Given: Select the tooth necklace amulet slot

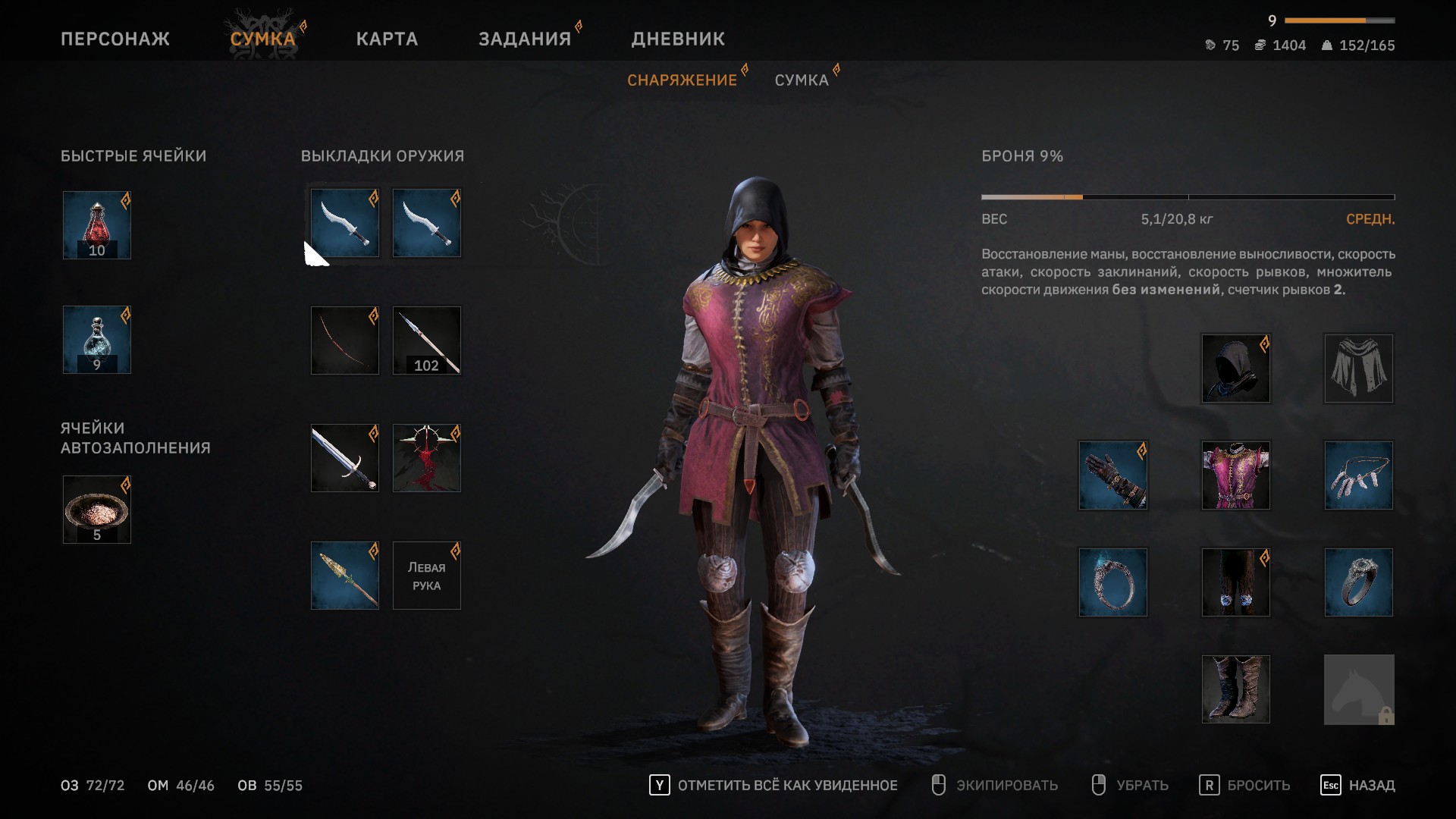Looking at the screenshot, I should 1359,475.
